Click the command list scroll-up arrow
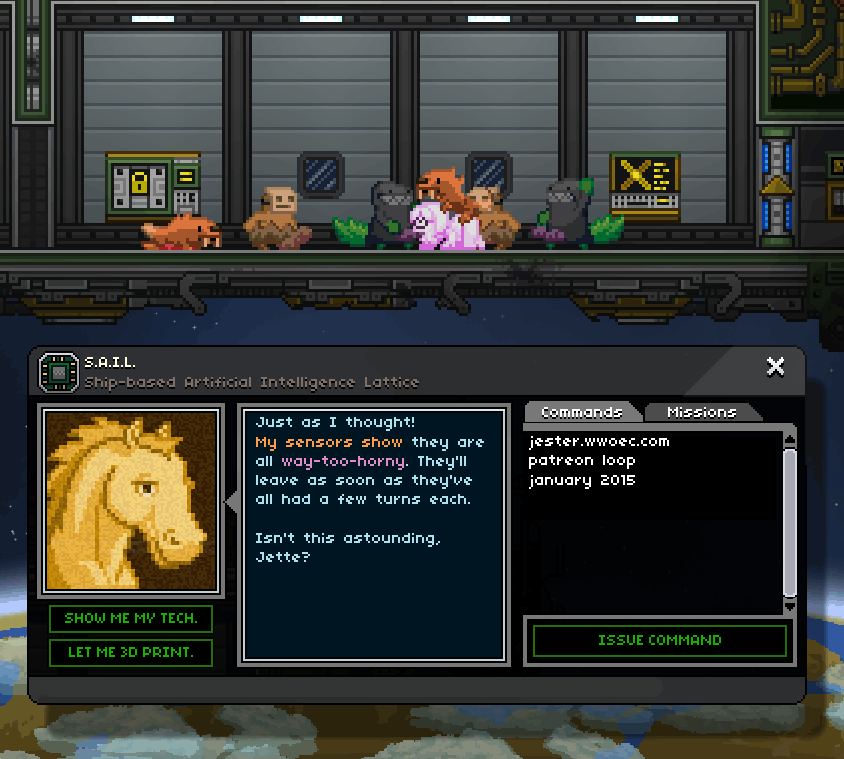844x759 pixels. coord(789,438)
